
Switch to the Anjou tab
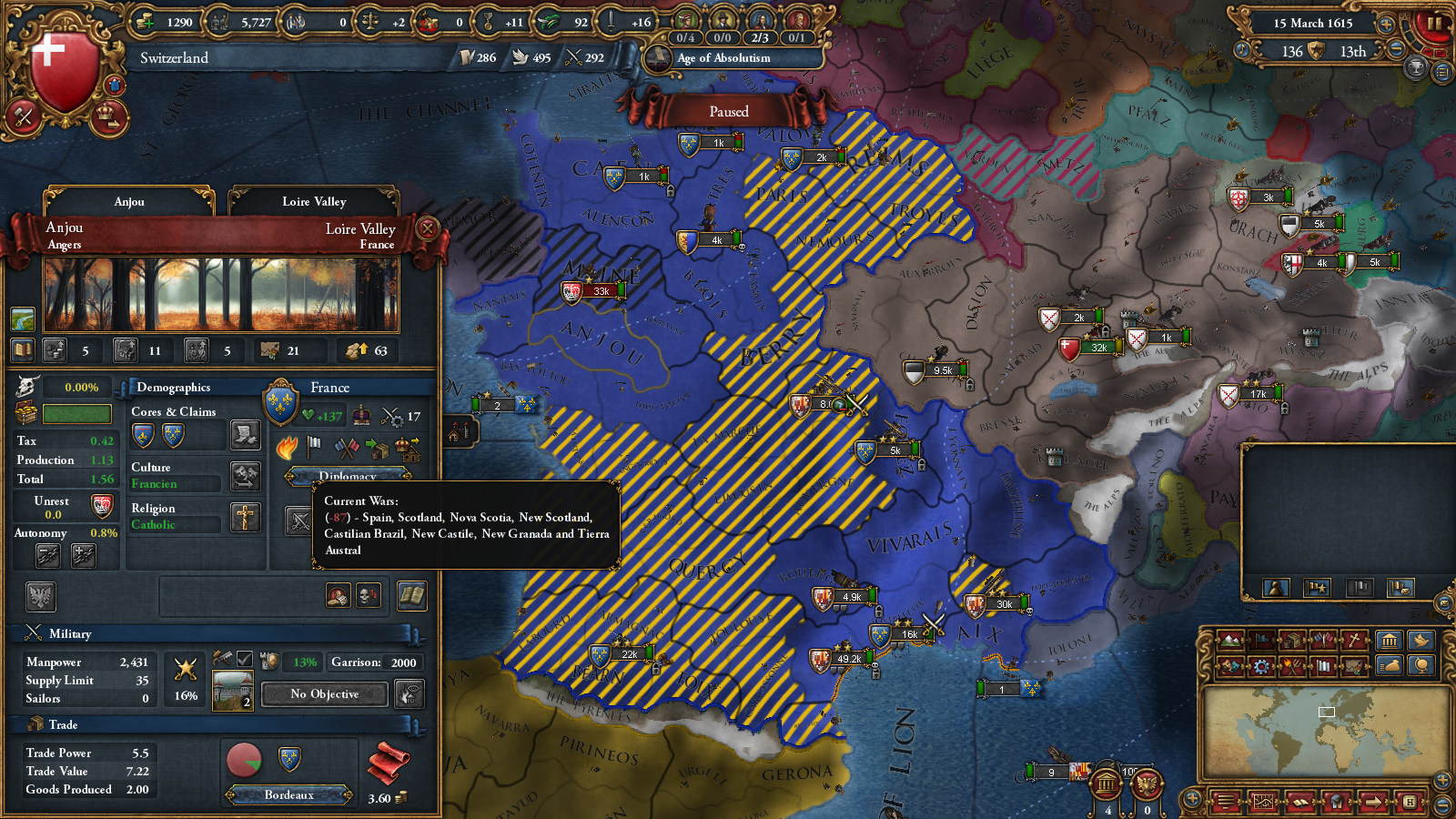(x=127, y=201)
